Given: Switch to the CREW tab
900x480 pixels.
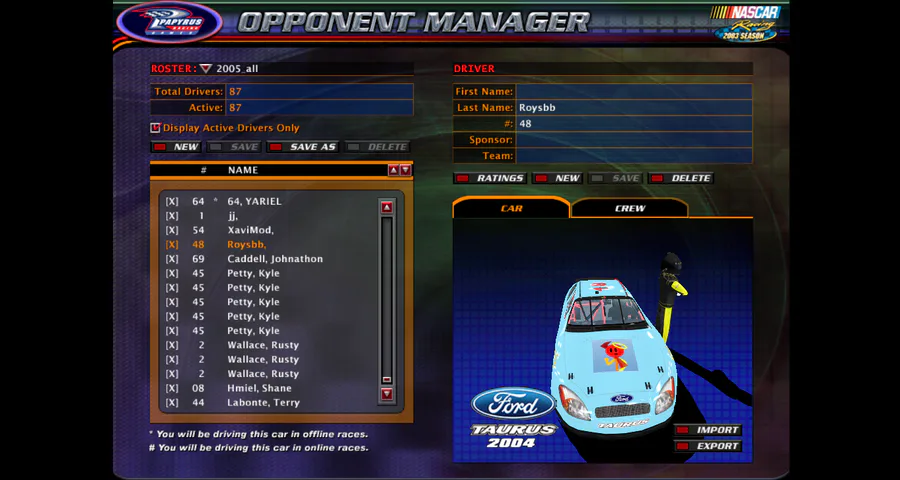Looking at the screenshot, I should tap(630, 208).
